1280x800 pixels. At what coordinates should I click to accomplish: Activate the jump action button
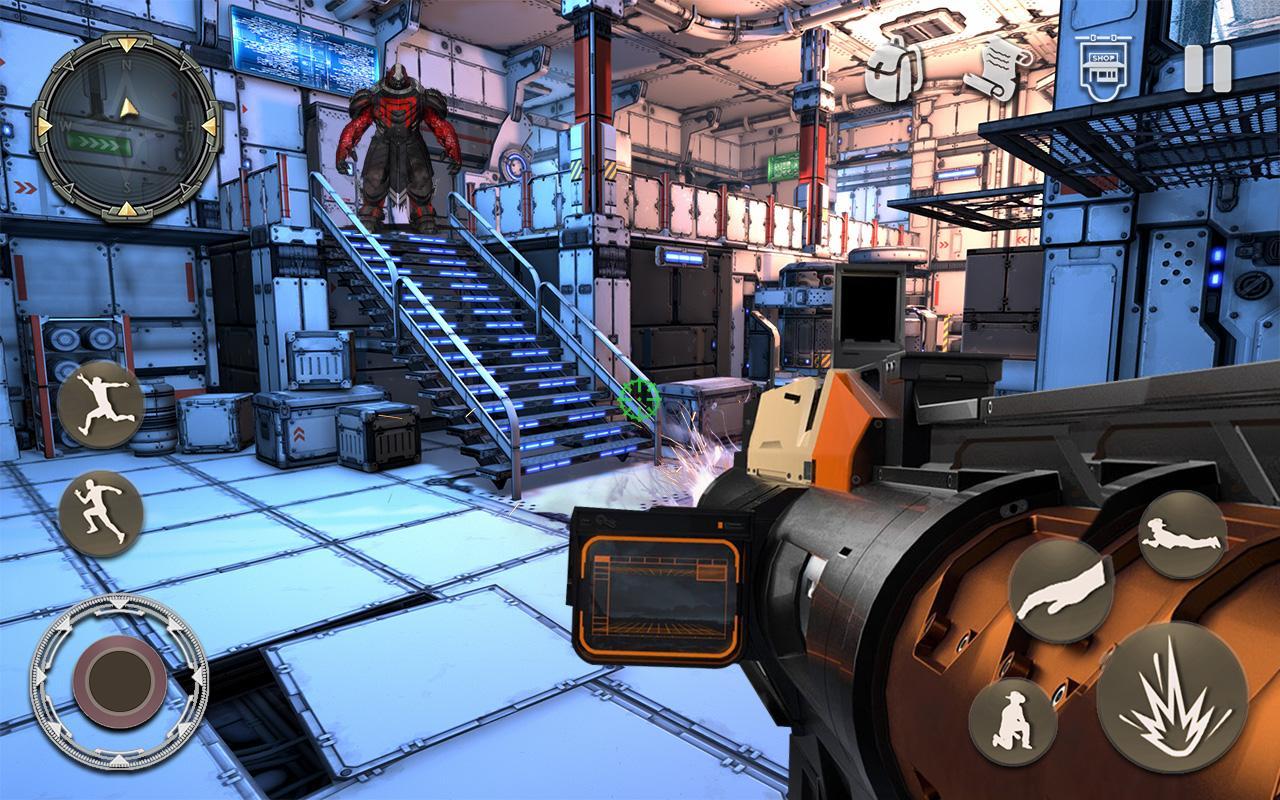click(101, 404)
